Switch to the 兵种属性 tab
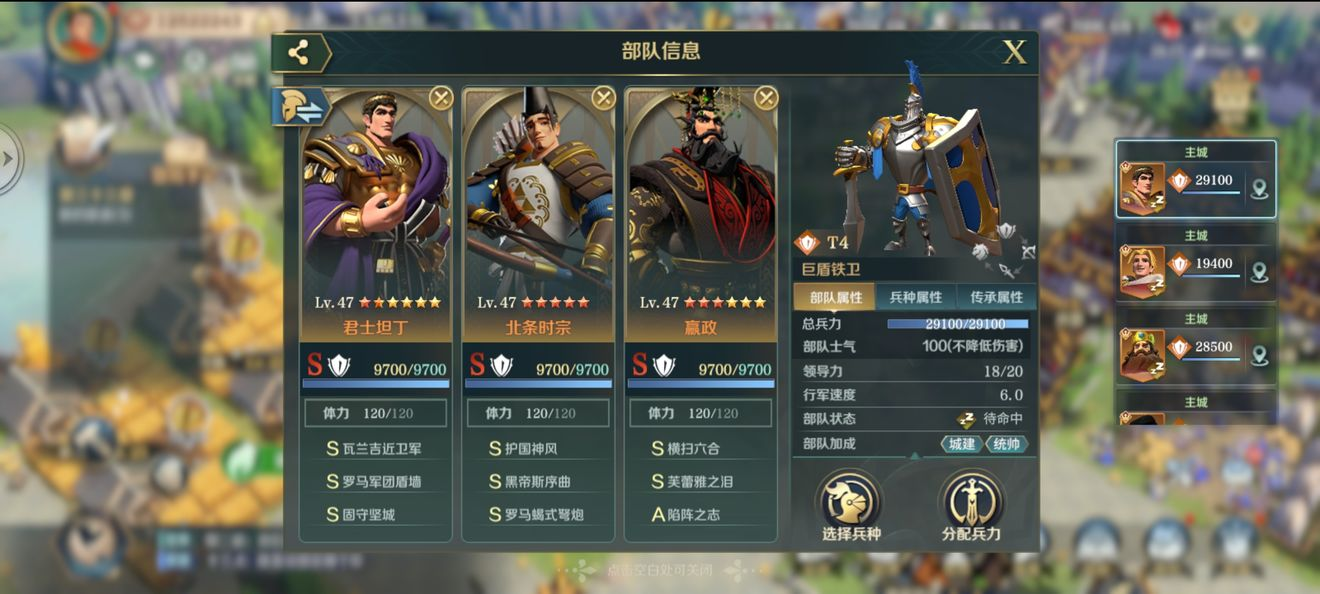Screen dimensions: 1320x594 pos(915,297)
